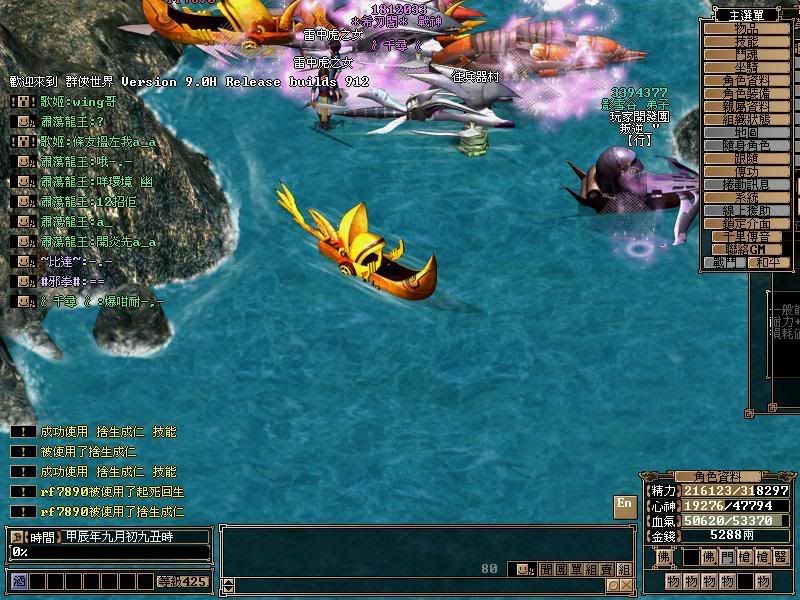Switch to 和平 peace mode
This screenshot has height=600, width=800.
pos(765,263)
